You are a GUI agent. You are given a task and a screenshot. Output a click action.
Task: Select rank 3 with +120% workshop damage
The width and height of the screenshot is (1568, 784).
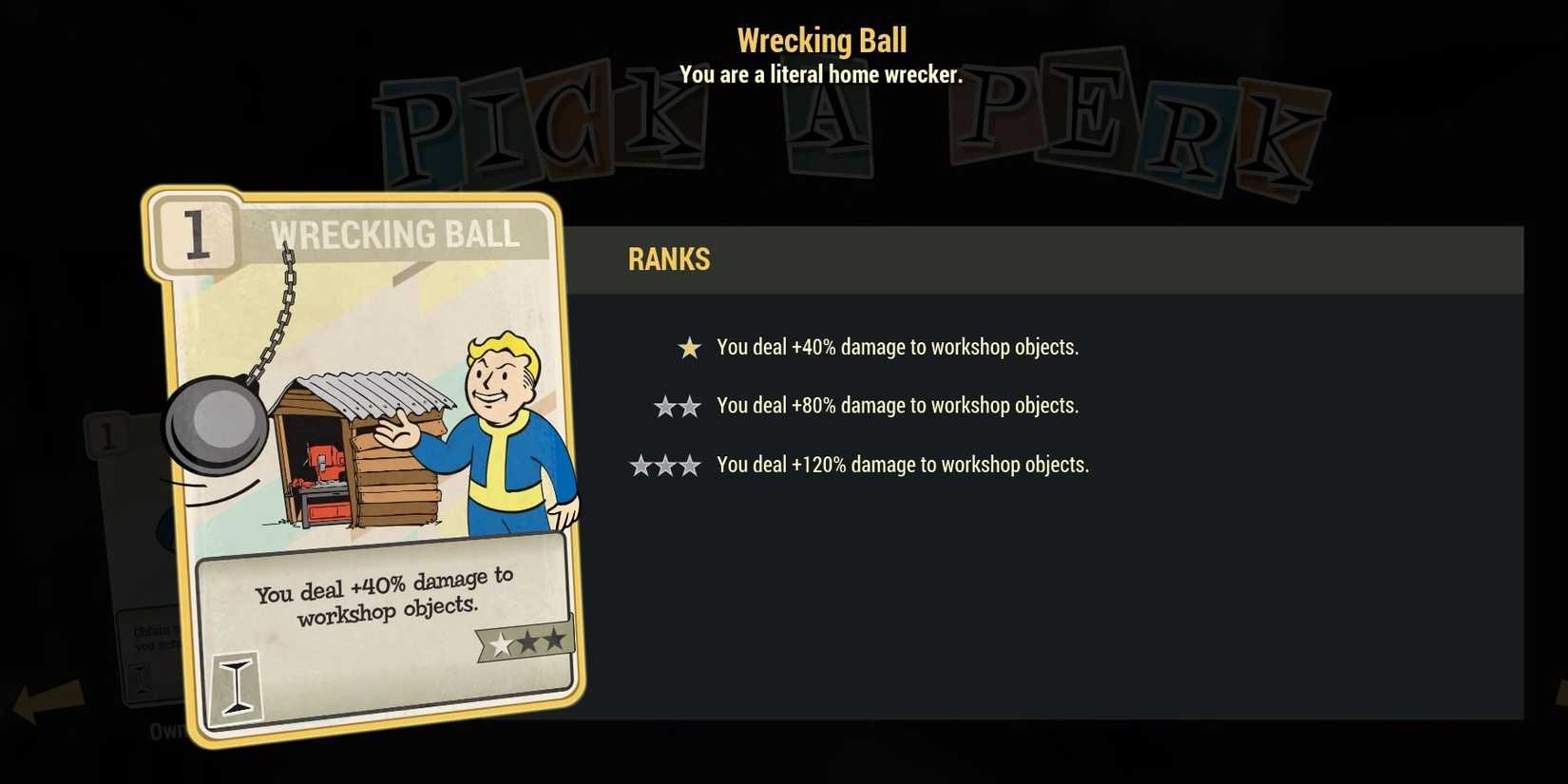click(903, 466)
